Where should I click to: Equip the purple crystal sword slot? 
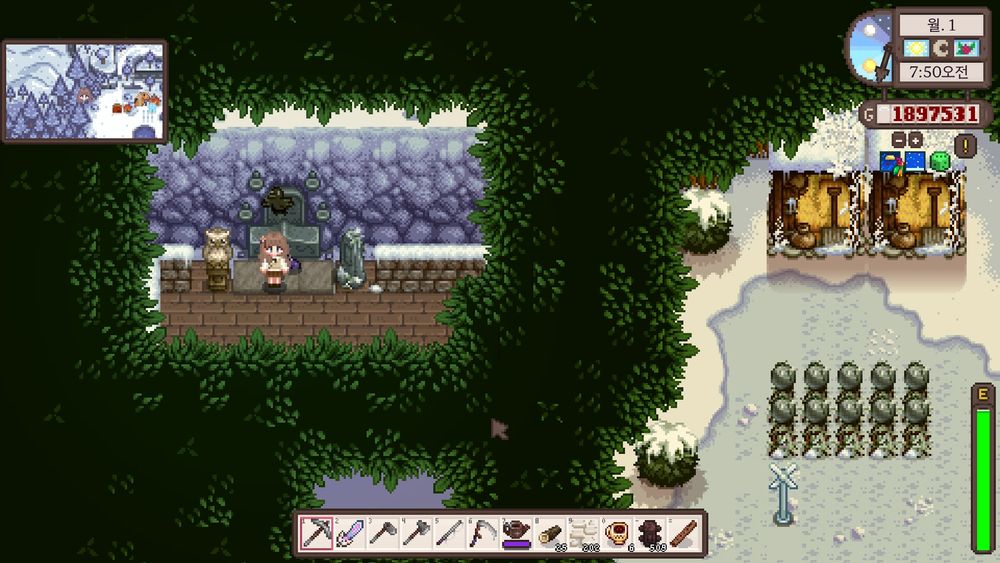pos(351,533)
